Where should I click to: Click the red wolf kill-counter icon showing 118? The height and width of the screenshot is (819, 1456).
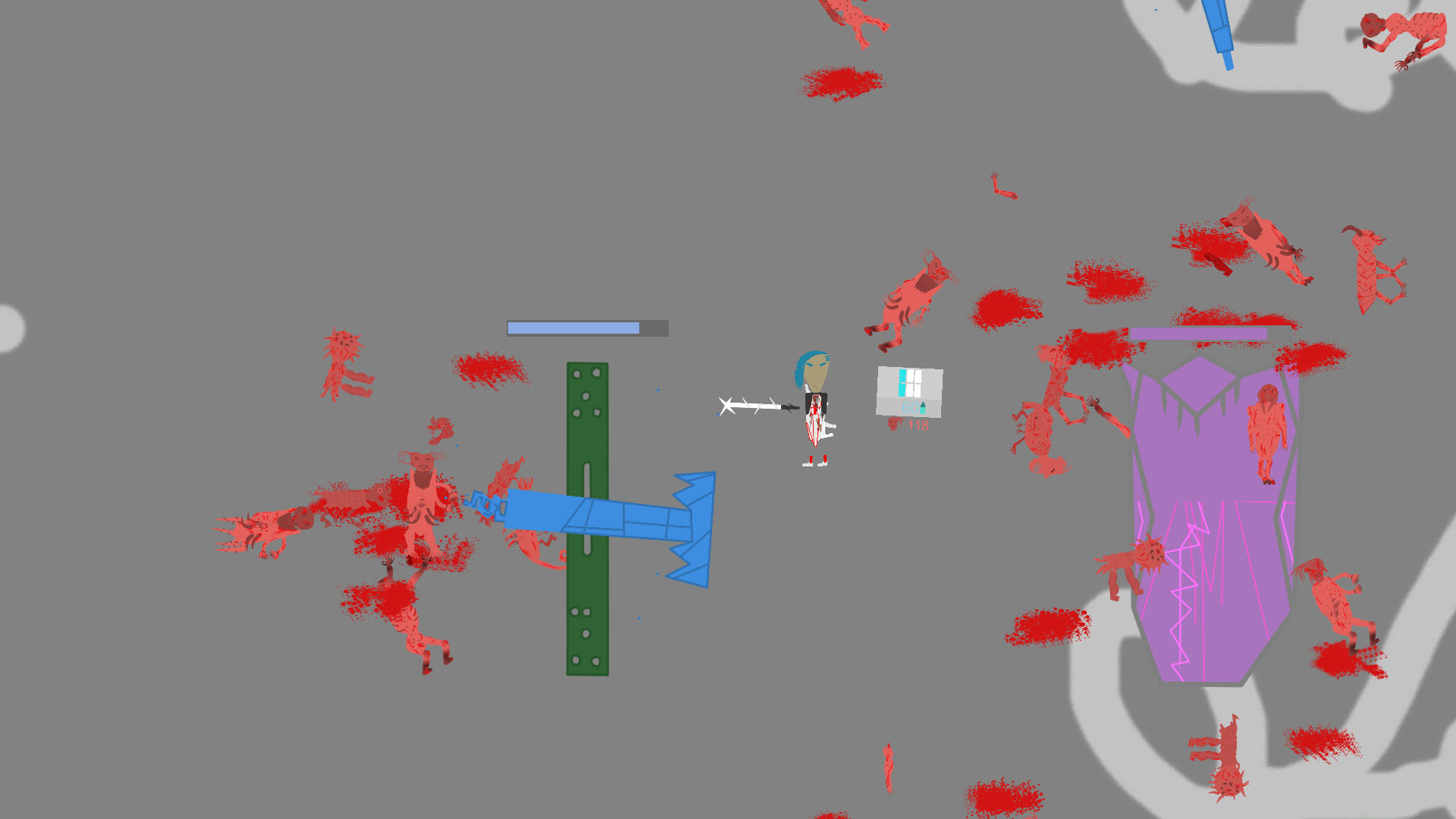pos(893,425)
